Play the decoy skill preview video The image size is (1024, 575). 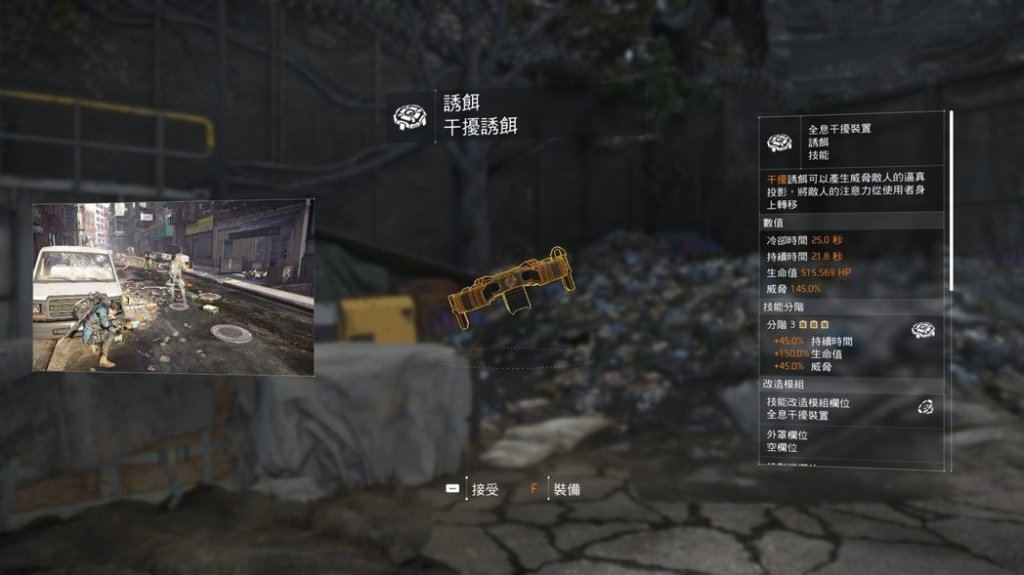point(173,286)
